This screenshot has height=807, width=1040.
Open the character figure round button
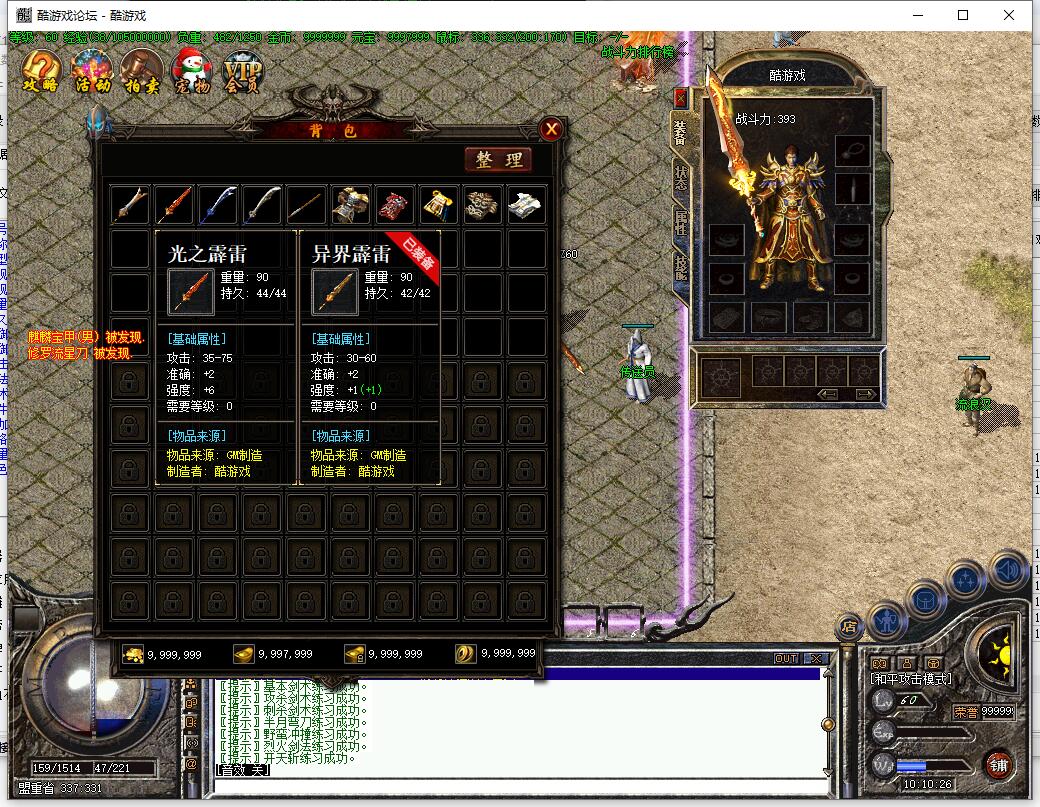point(886,621)
